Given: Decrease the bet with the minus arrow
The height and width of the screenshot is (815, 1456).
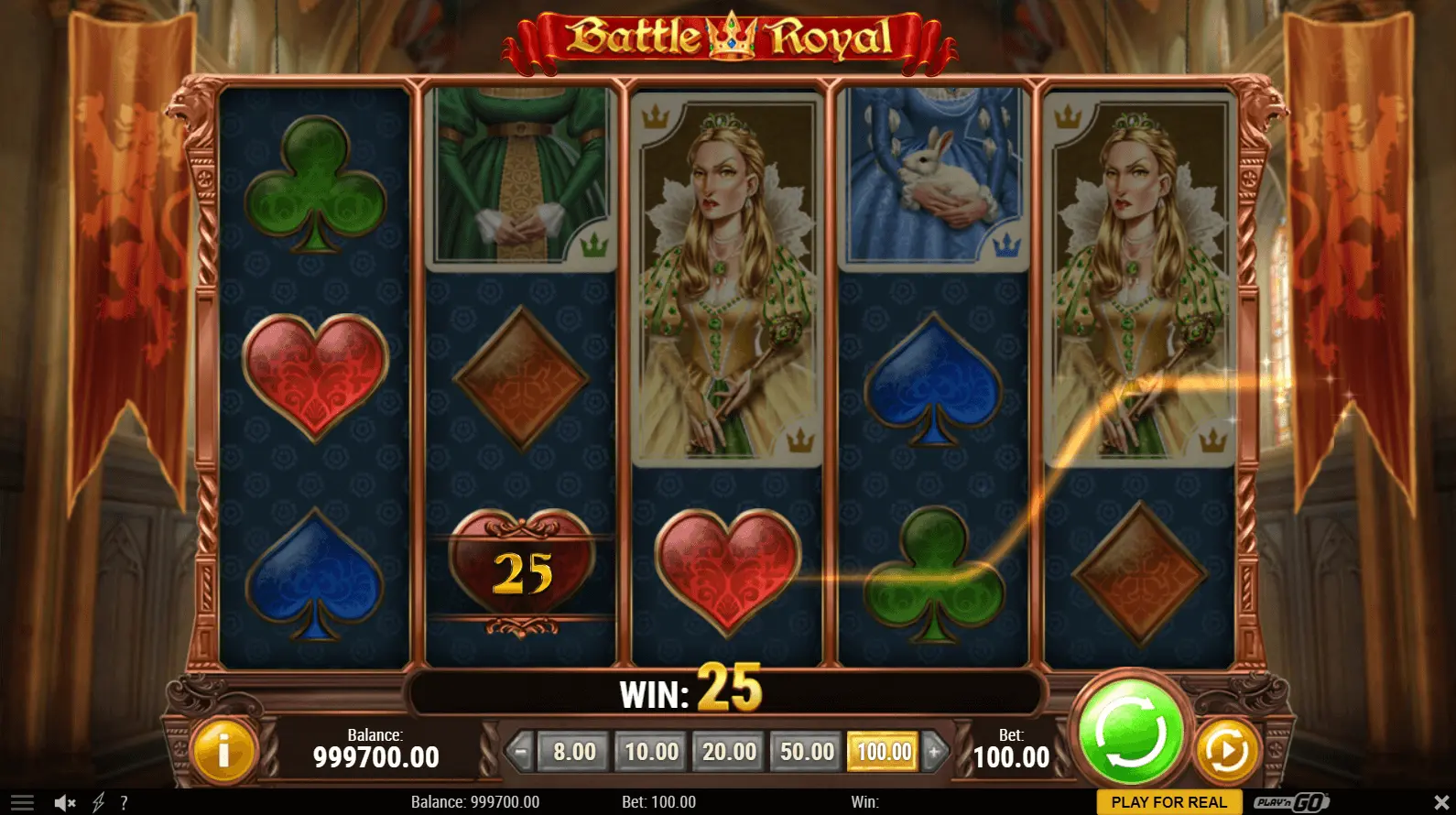Looking at the screenshot, I should (520, 752).
